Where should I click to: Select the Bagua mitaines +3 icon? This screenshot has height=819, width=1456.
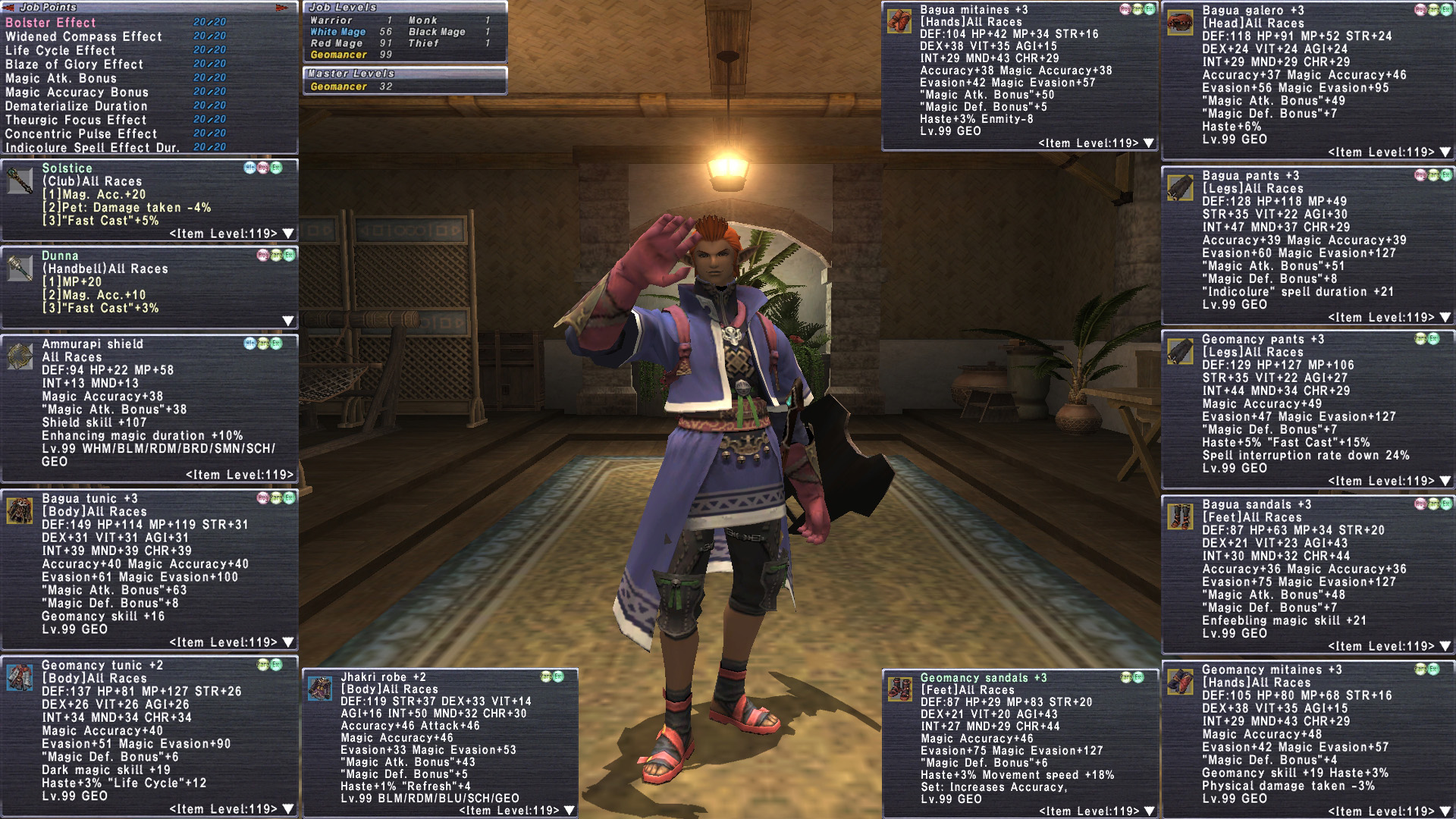pyautogui.click(x=899, y=20)
